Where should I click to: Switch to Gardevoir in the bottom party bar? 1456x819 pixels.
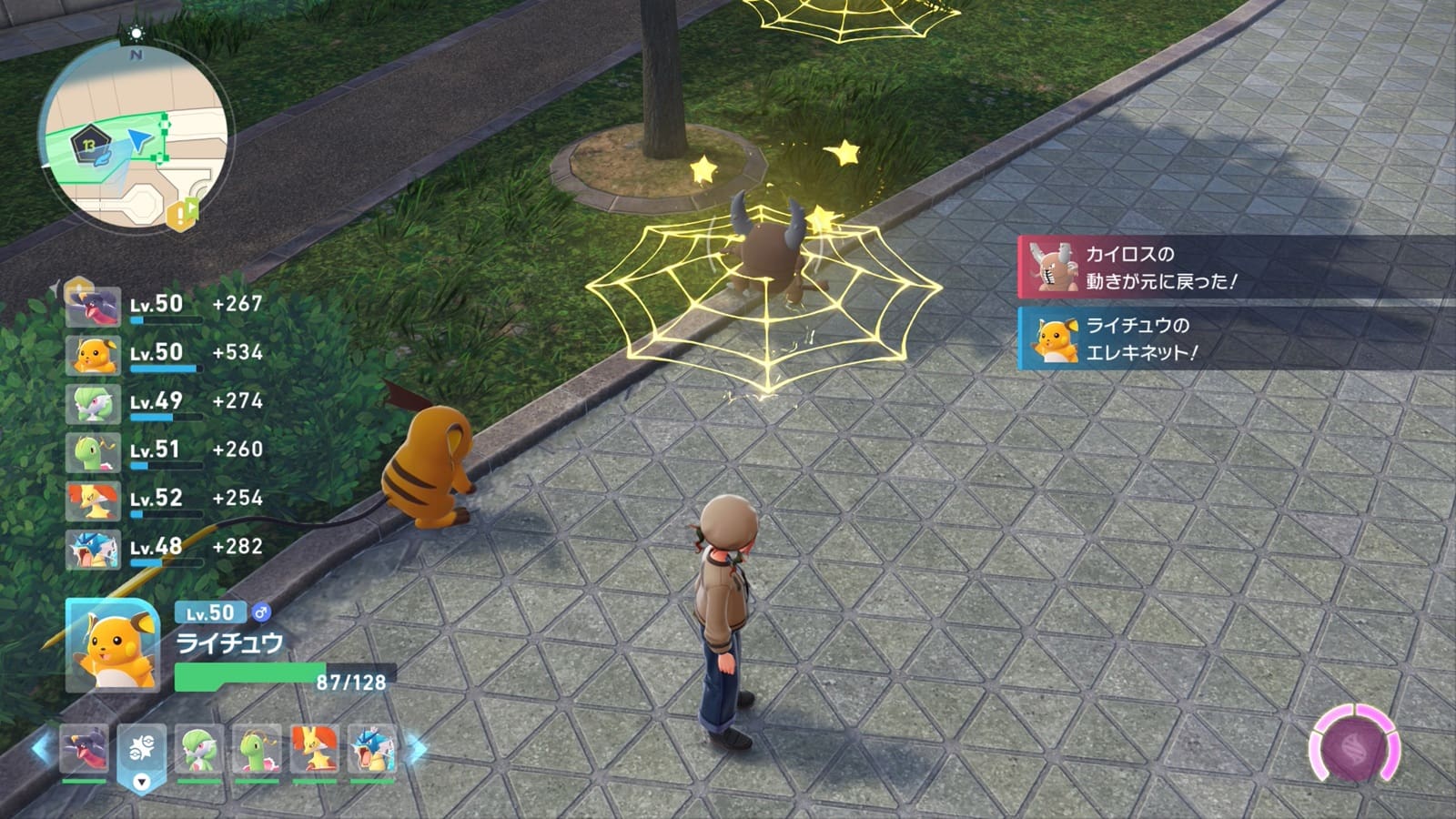(199, 749)
